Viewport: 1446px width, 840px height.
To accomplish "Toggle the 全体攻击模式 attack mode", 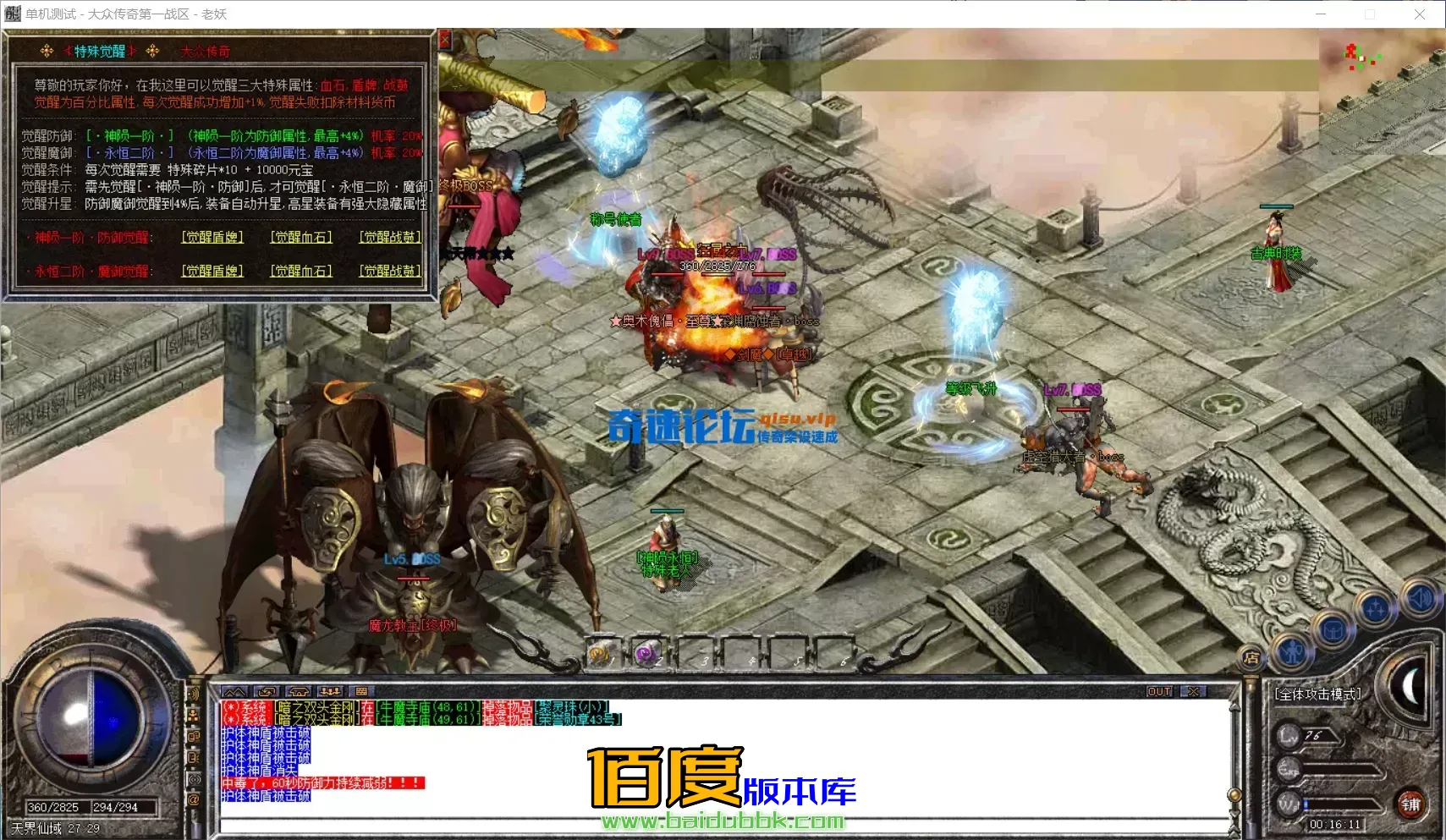I will 1318,694.
